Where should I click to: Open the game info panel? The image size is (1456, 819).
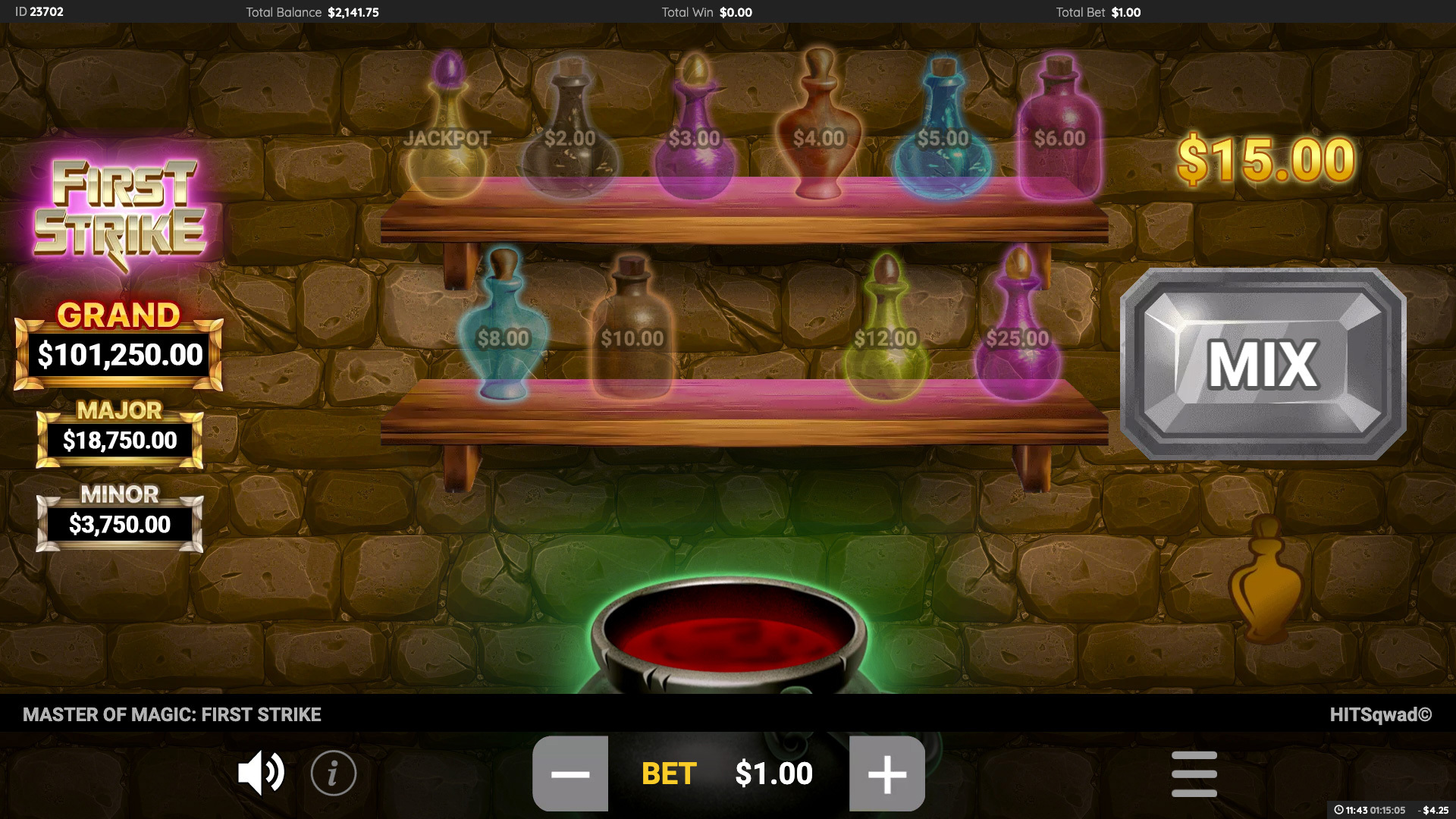[x=333, y=773]
